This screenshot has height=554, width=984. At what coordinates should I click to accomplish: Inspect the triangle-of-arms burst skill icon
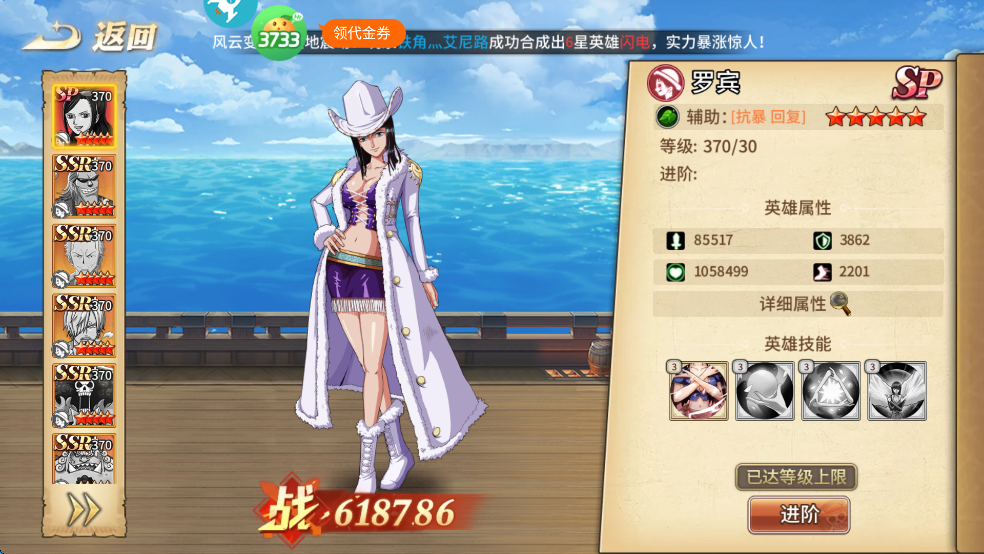[830, 391]
